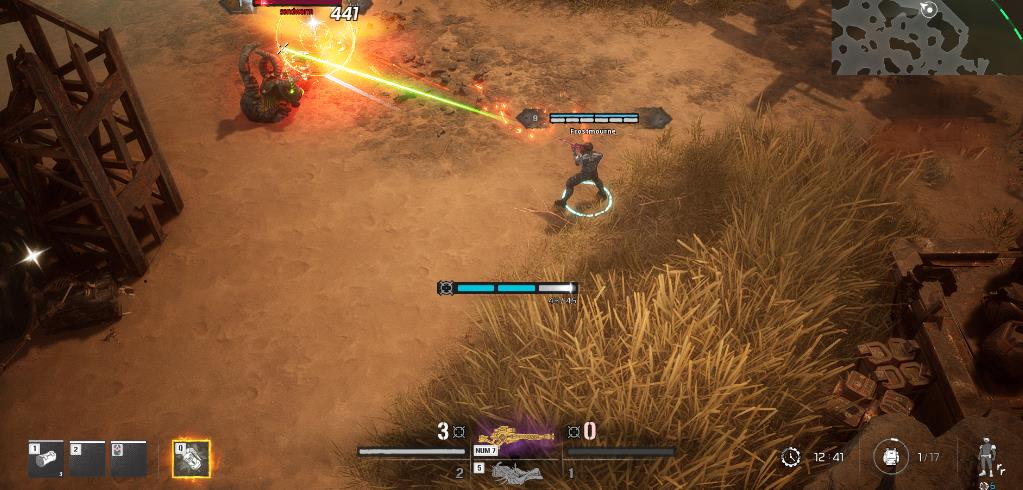
Task: Select the canister item in slot 1
Action: click(x=46, y=459)
